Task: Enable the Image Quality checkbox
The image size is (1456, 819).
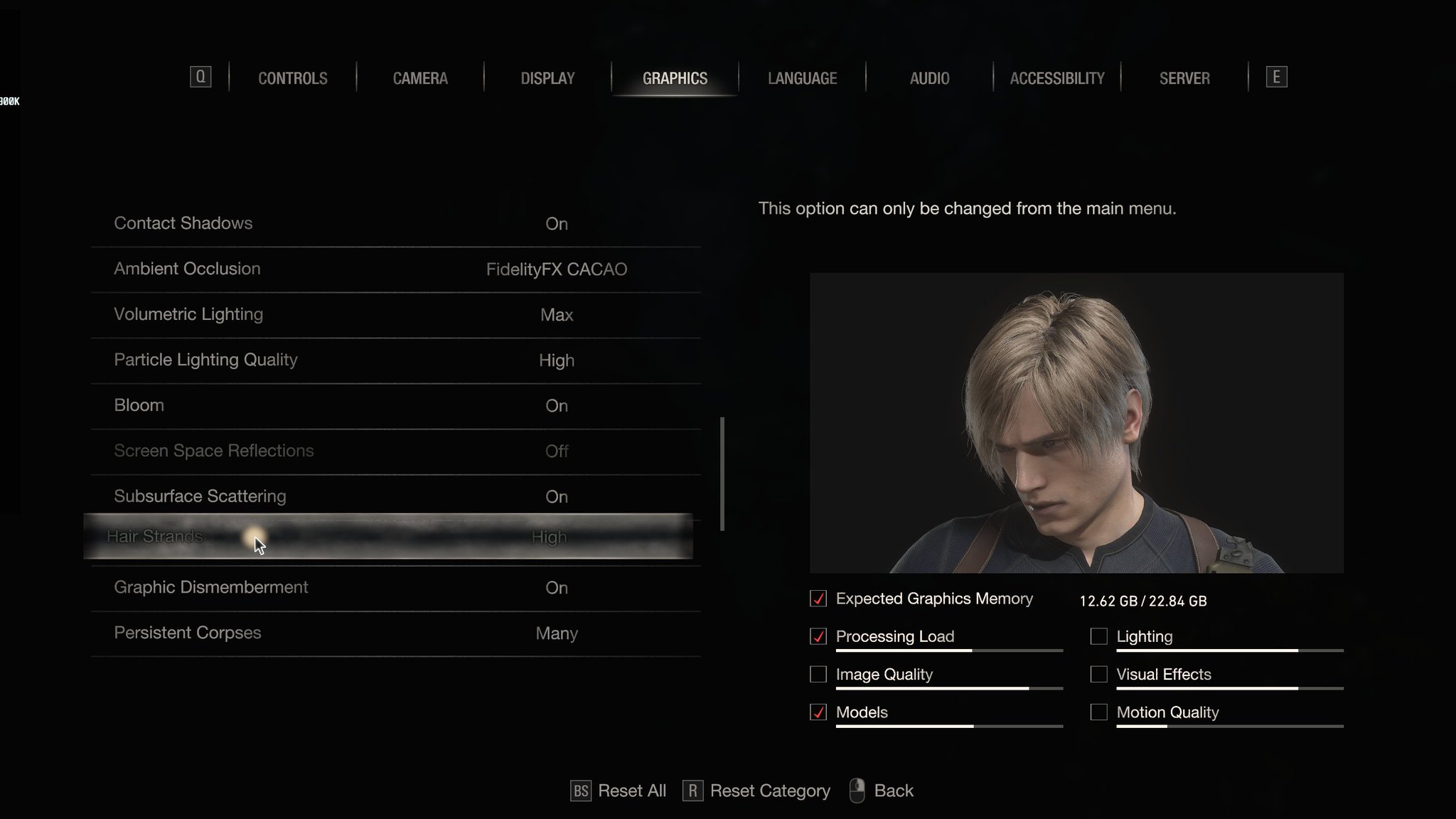Action: pyautogui.click(x=817, y=674)
